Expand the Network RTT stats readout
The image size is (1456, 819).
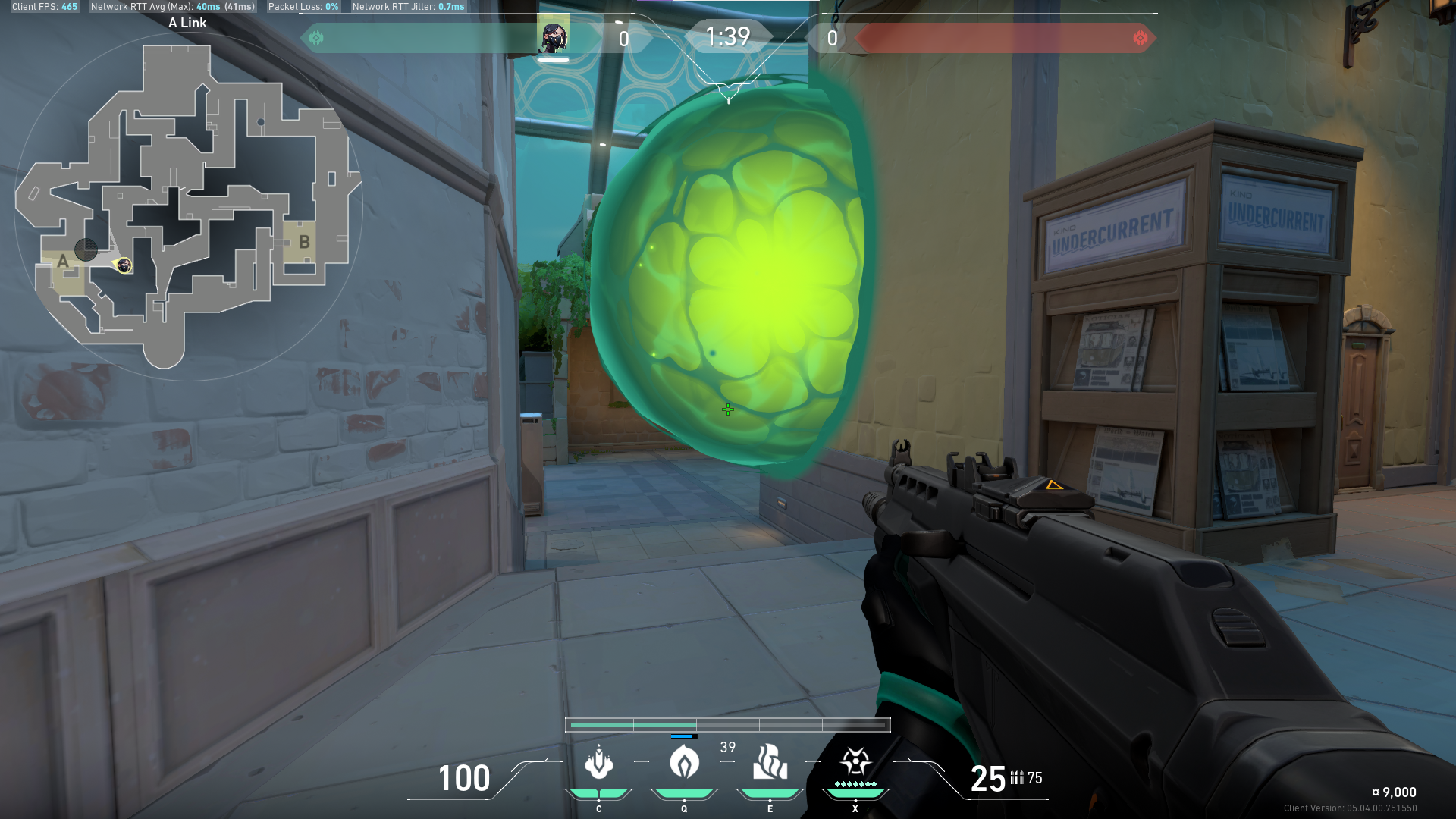(173, 6)
